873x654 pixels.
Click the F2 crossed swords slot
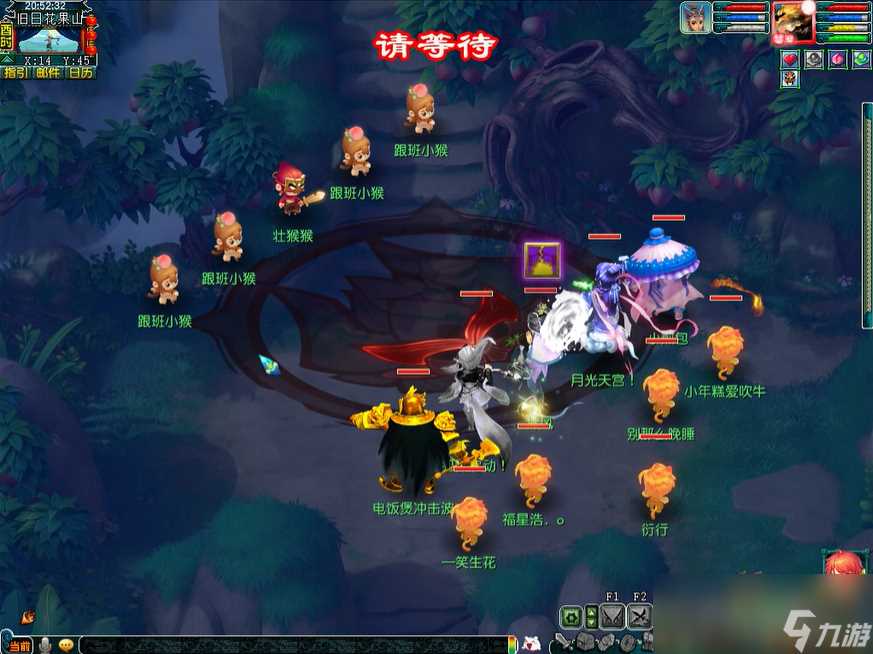pos(640,617)
